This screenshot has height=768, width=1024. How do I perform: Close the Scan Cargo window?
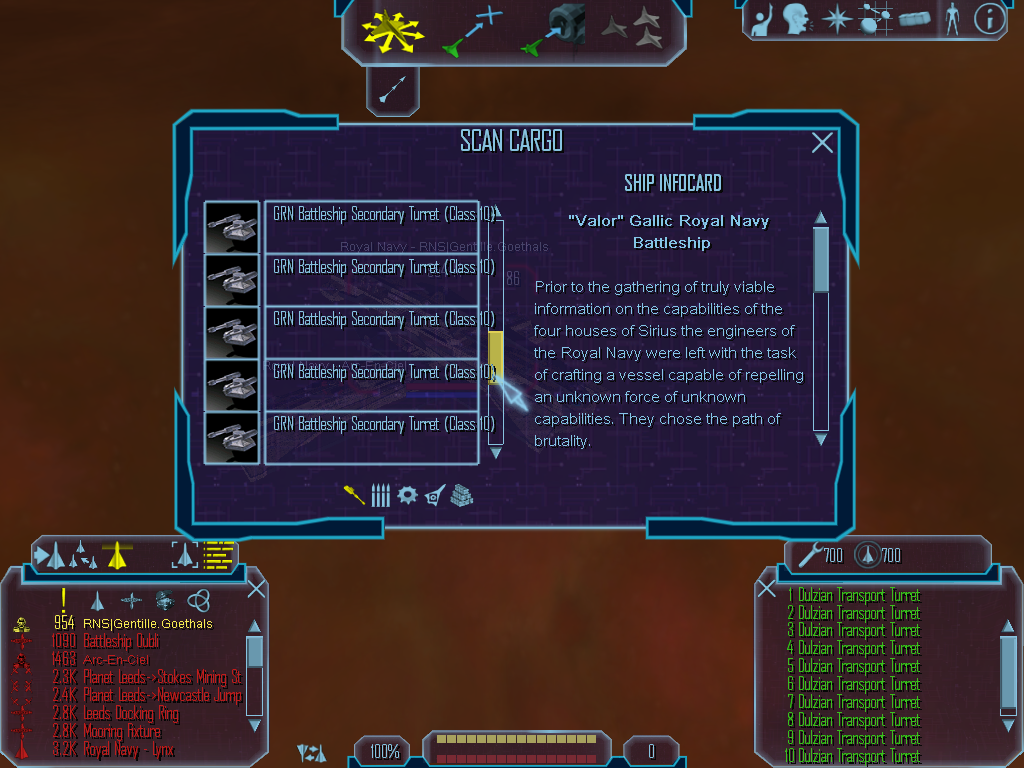click(x=822, y=143)
